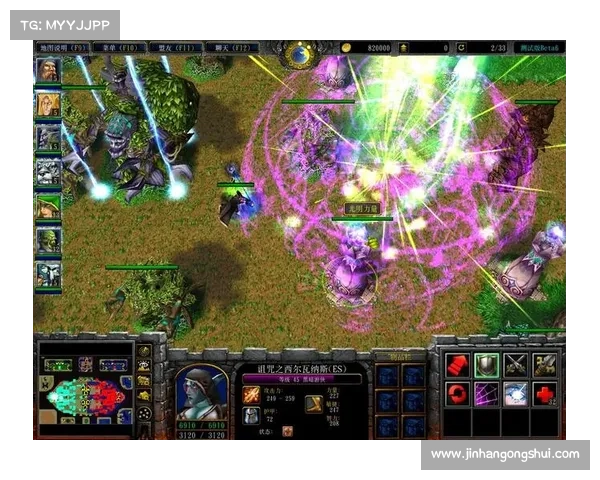
Task: Select the bearded hero portrait icon
Action: pos(48,70)
